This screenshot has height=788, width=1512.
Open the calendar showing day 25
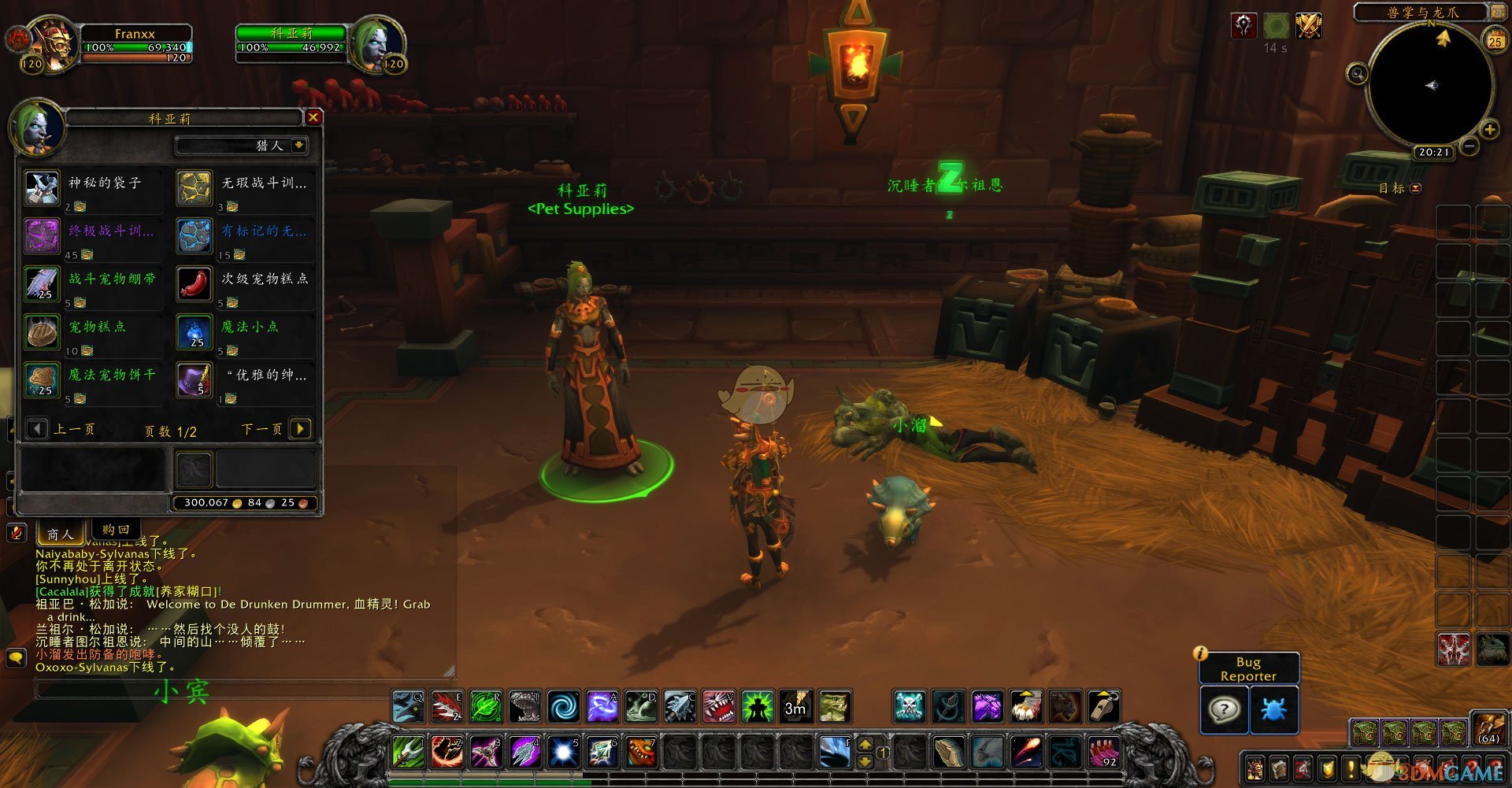[x=1495, y=39]
